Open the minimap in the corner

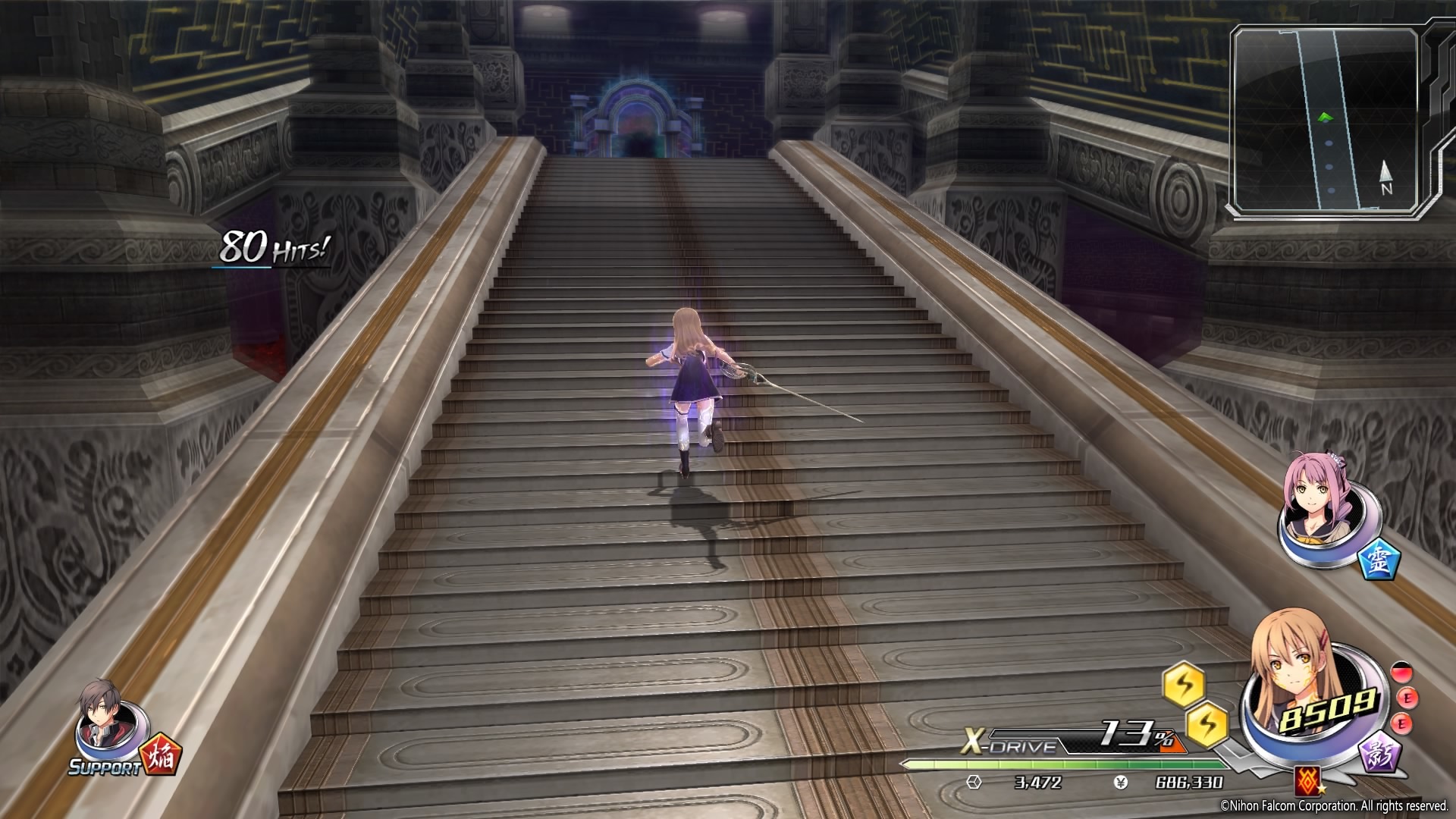pyautogui.click(x=1325, y=119)
